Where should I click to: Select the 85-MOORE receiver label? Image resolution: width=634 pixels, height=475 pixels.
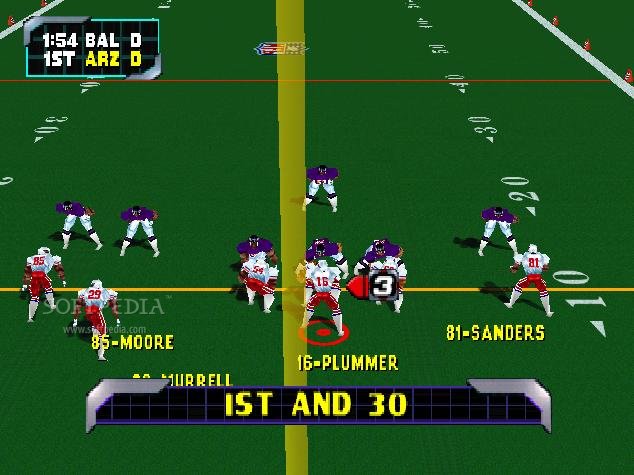[132, 342]
